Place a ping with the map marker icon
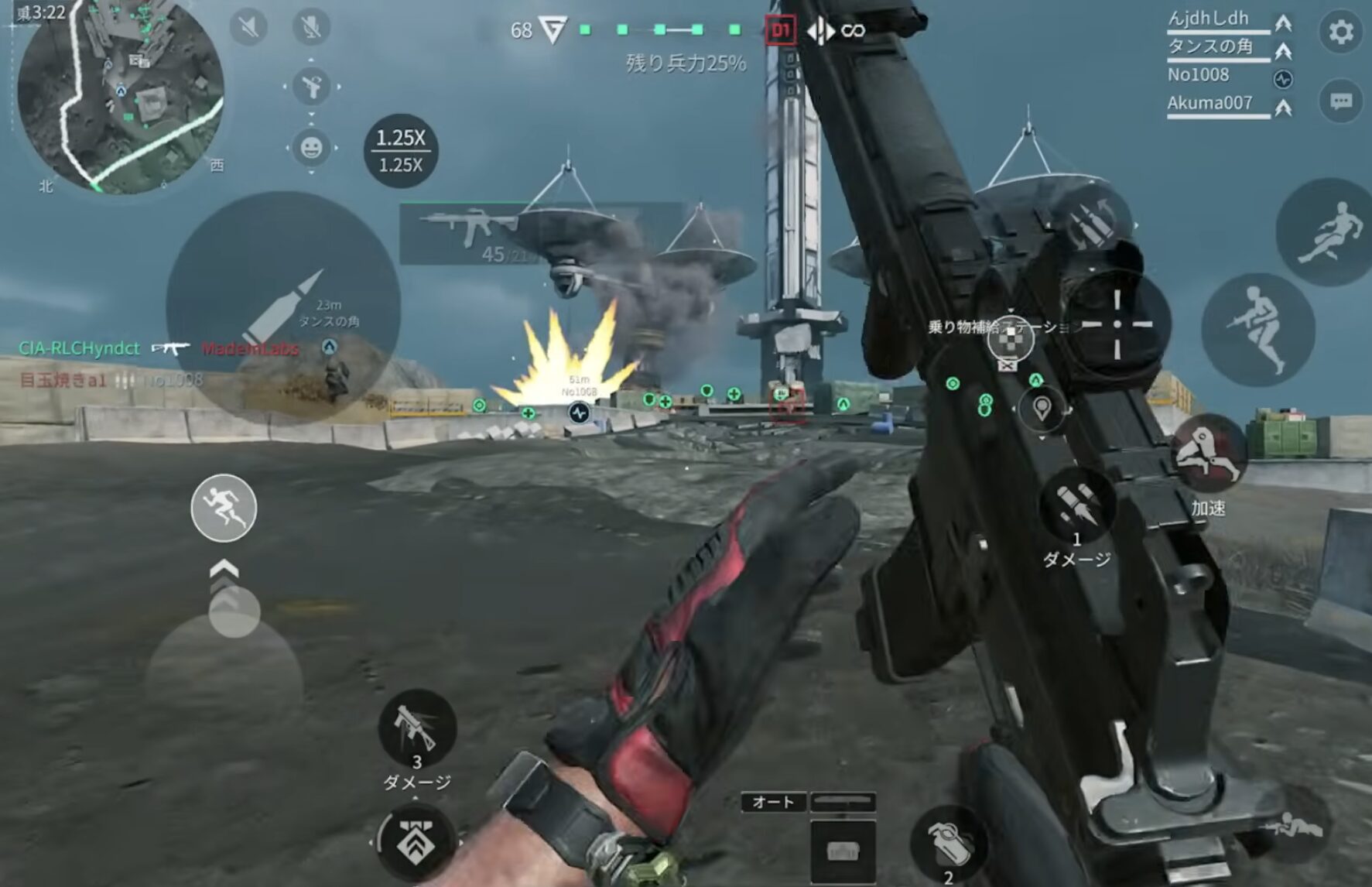Image resolution: width=1372 pixels, height=887 pixels. click(x=1042, y=408)
